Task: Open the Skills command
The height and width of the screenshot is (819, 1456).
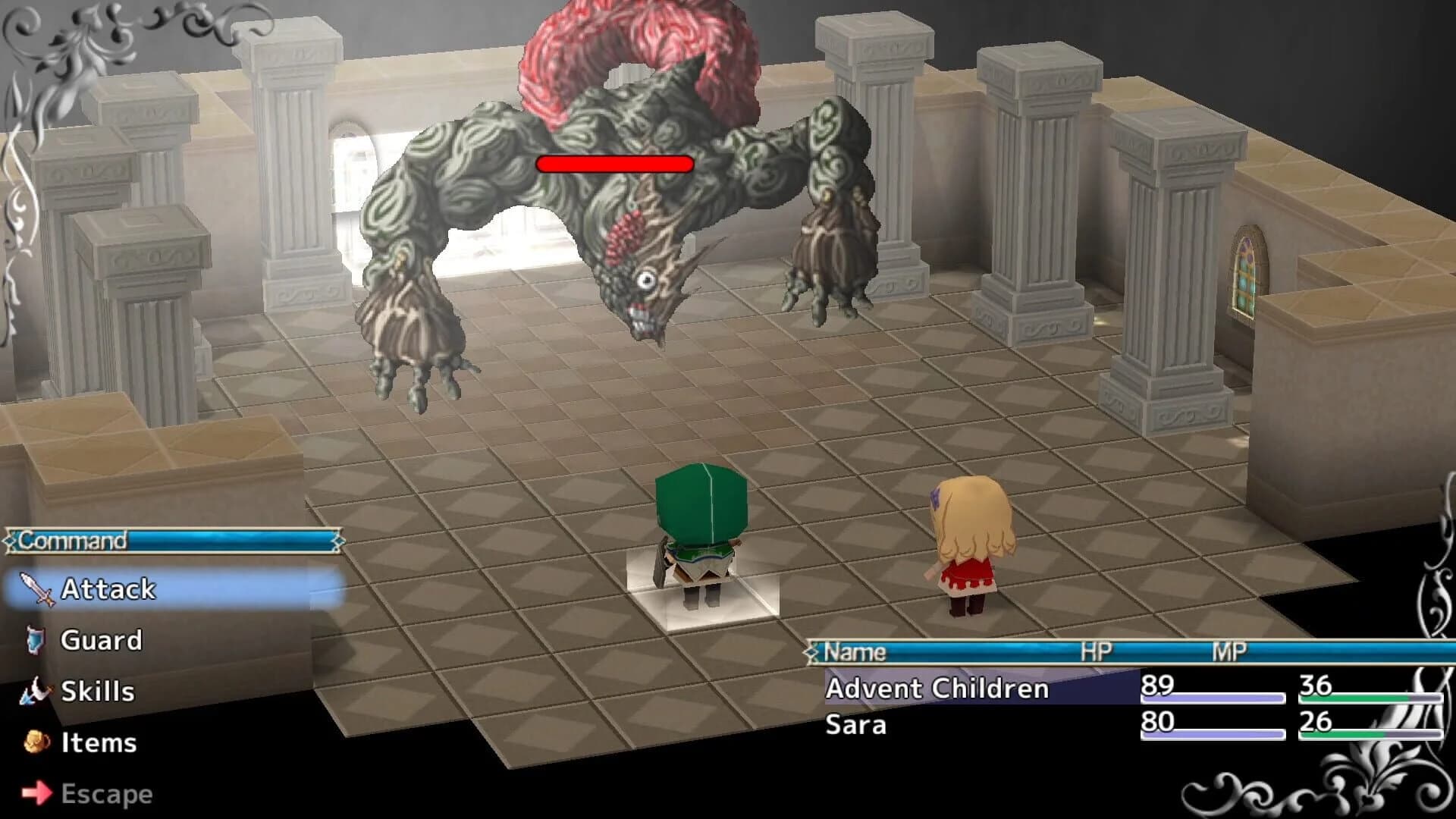Action: point(96,692)
